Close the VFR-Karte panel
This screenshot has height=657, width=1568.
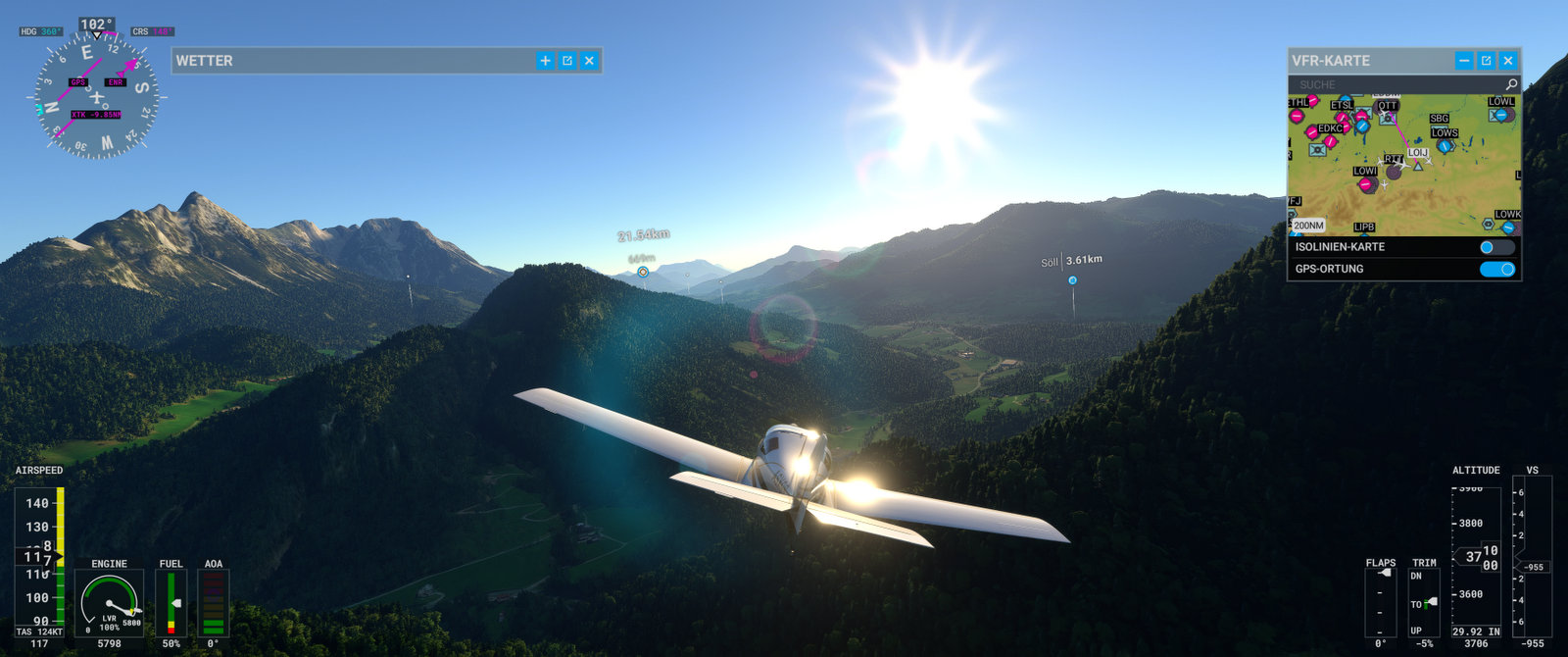(x=1508, y=61)
